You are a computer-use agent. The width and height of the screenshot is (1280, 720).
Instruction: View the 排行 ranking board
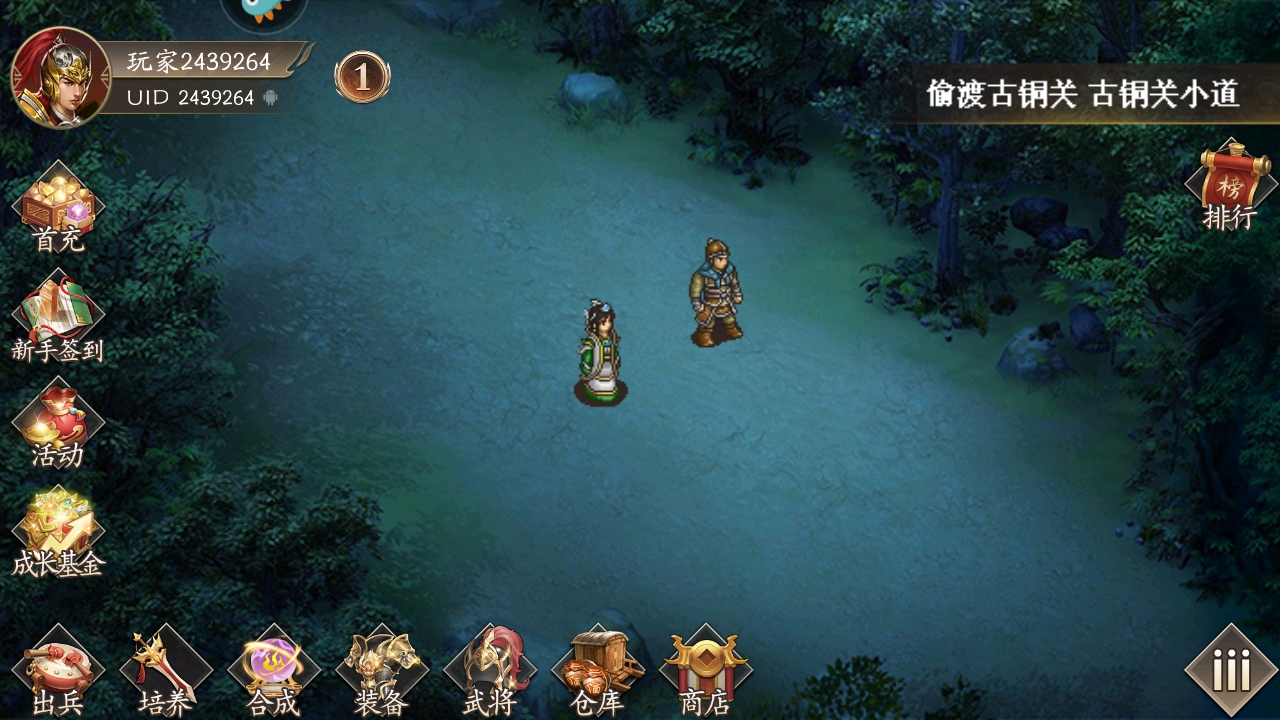[1230, 186]
